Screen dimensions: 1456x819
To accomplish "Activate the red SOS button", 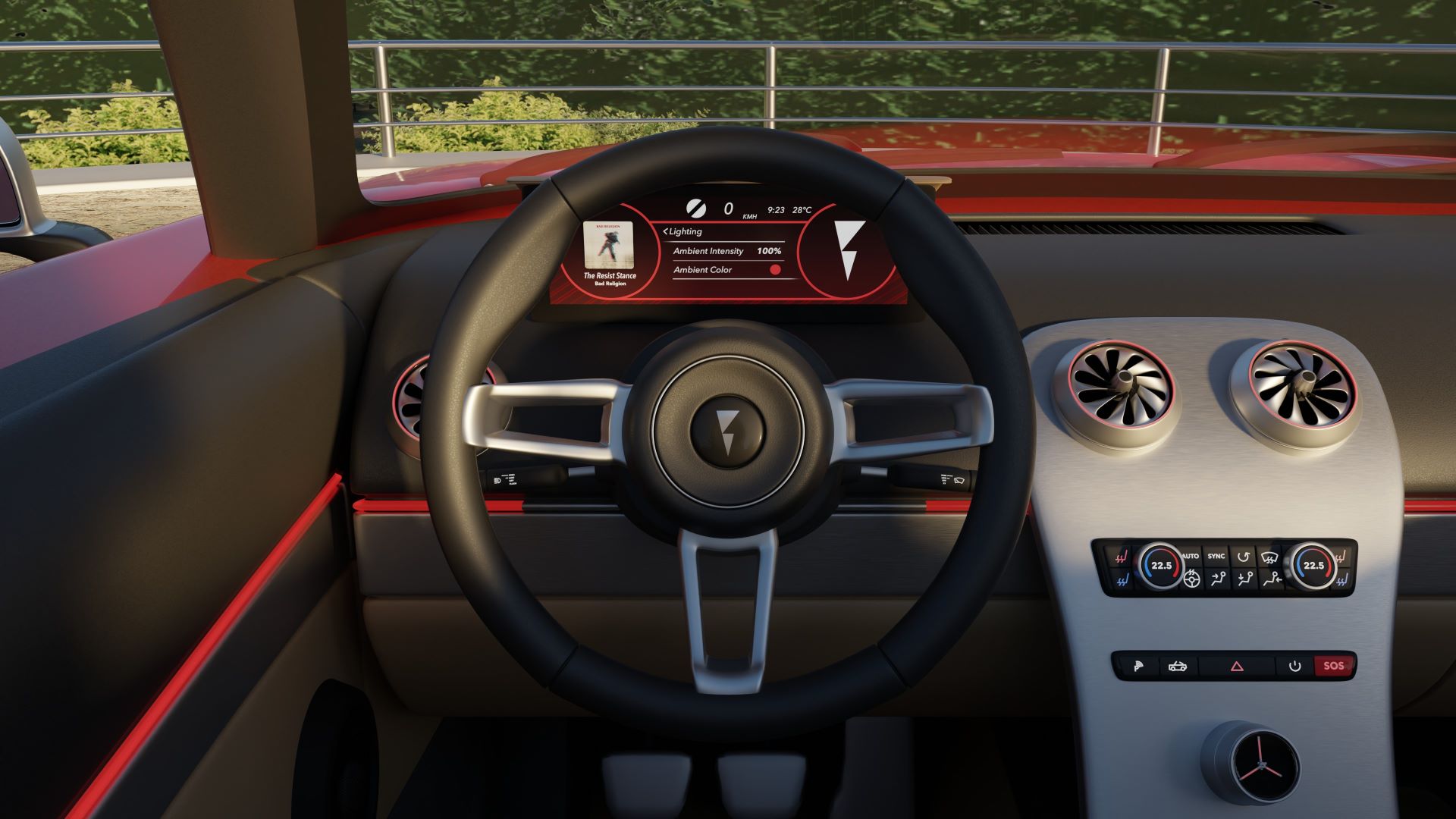I will point(1333,666).
